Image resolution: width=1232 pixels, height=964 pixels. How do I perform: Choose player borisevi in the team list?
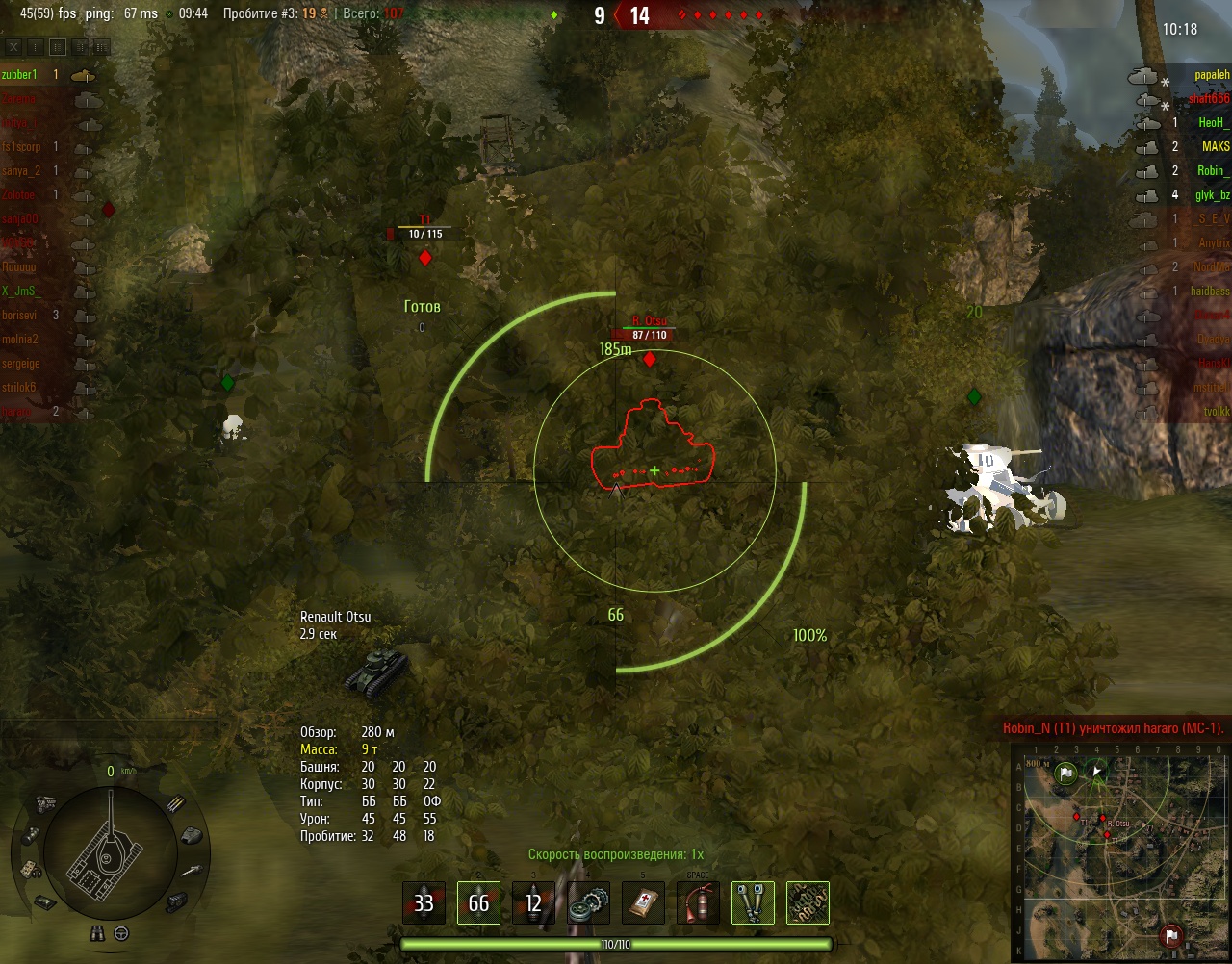(19, 316)
